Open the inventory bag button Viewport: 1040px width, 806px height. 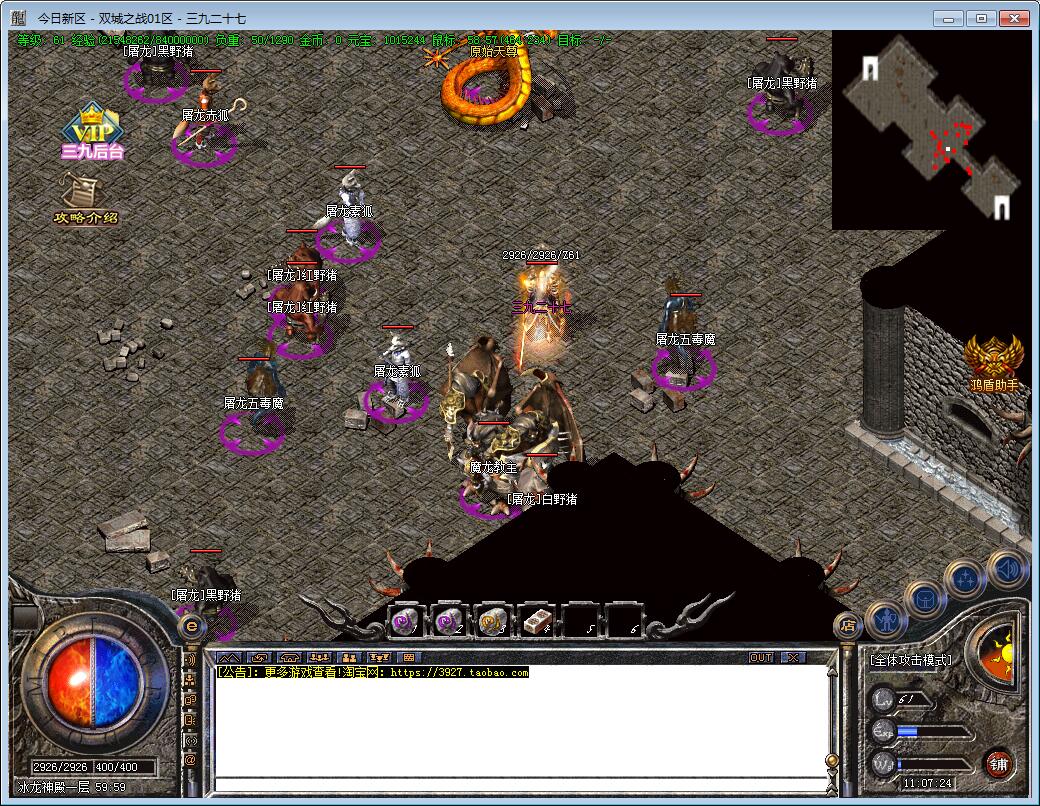[926, 599]
